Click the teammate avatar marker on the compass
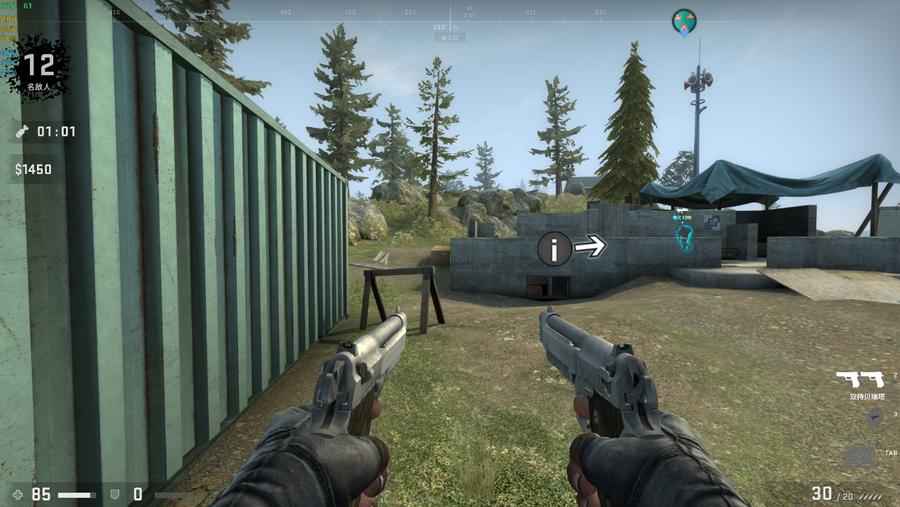900x507 pixels. (684, 20)
